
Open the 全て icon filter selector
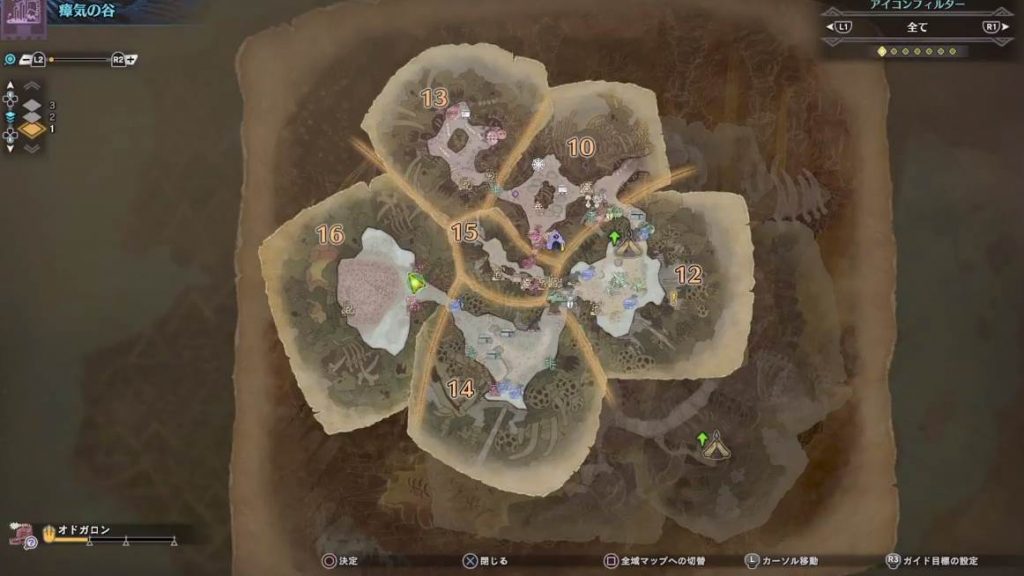[916, 27]
